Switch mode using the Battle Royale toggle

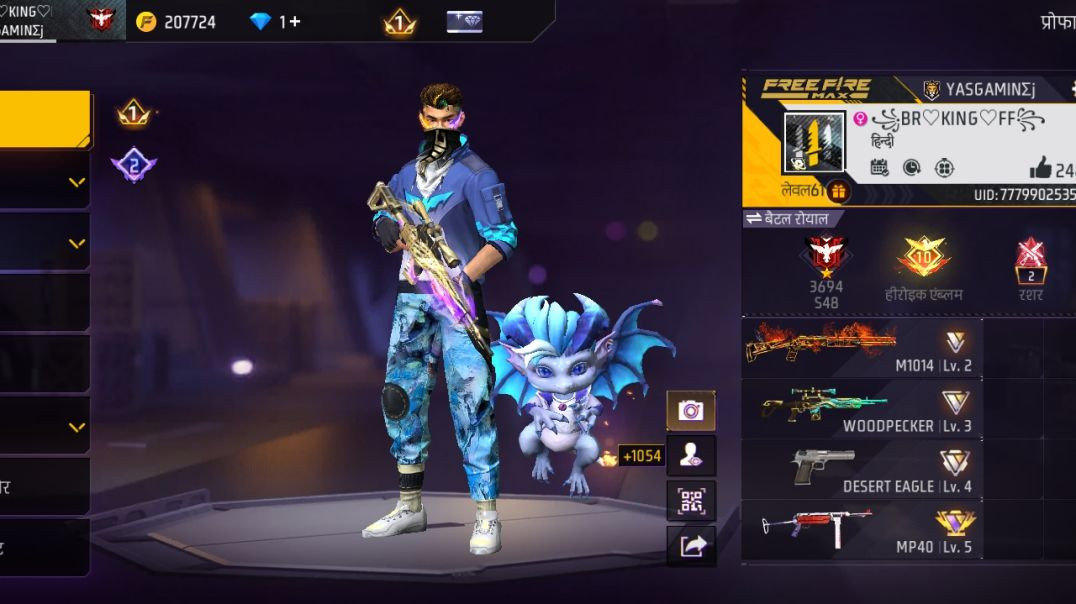point(792,218)
